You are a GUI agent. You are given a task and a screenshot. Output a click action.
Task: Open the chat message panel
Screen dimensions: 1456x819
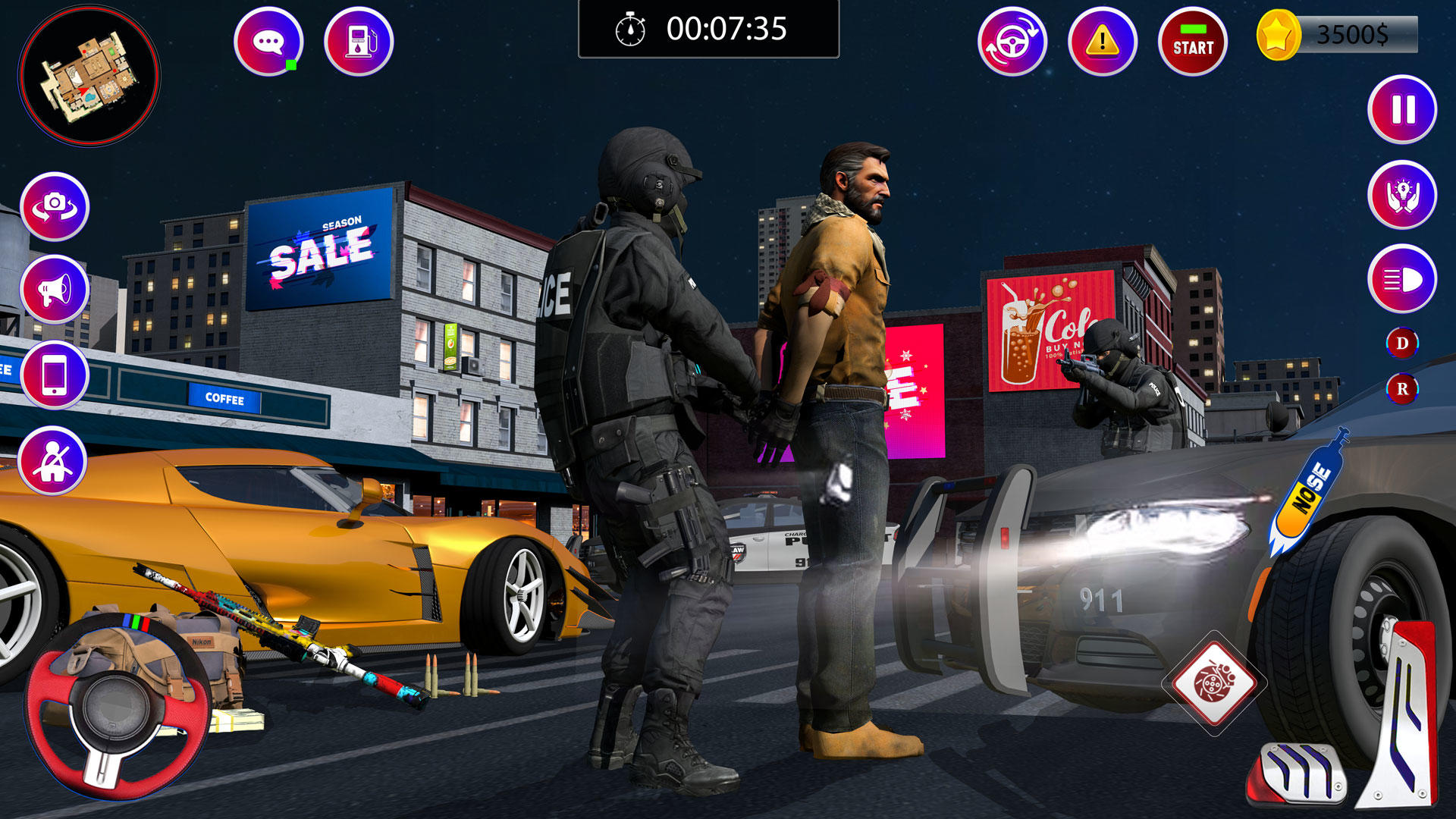[269, 39]
